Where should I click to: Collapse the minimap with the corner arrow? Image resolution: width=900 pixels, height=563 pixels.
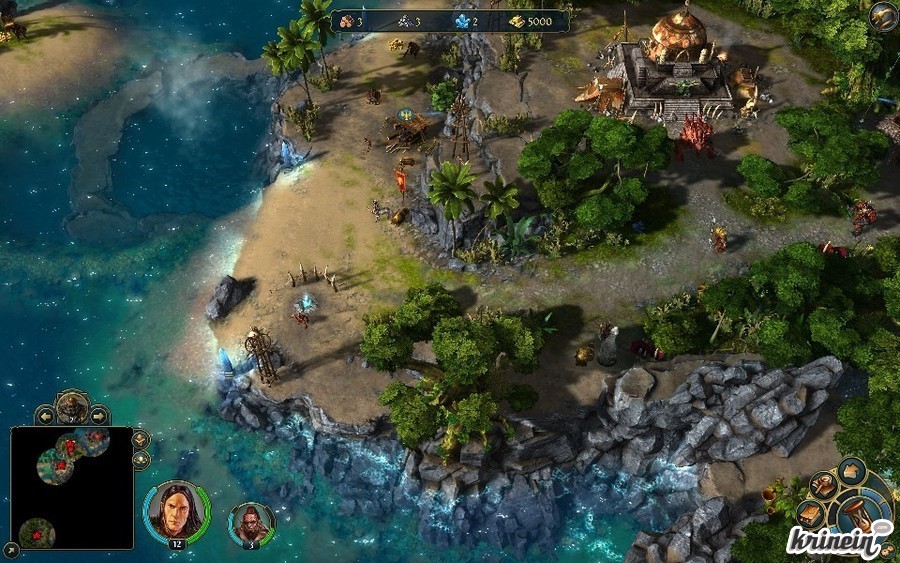click(10, 548)
